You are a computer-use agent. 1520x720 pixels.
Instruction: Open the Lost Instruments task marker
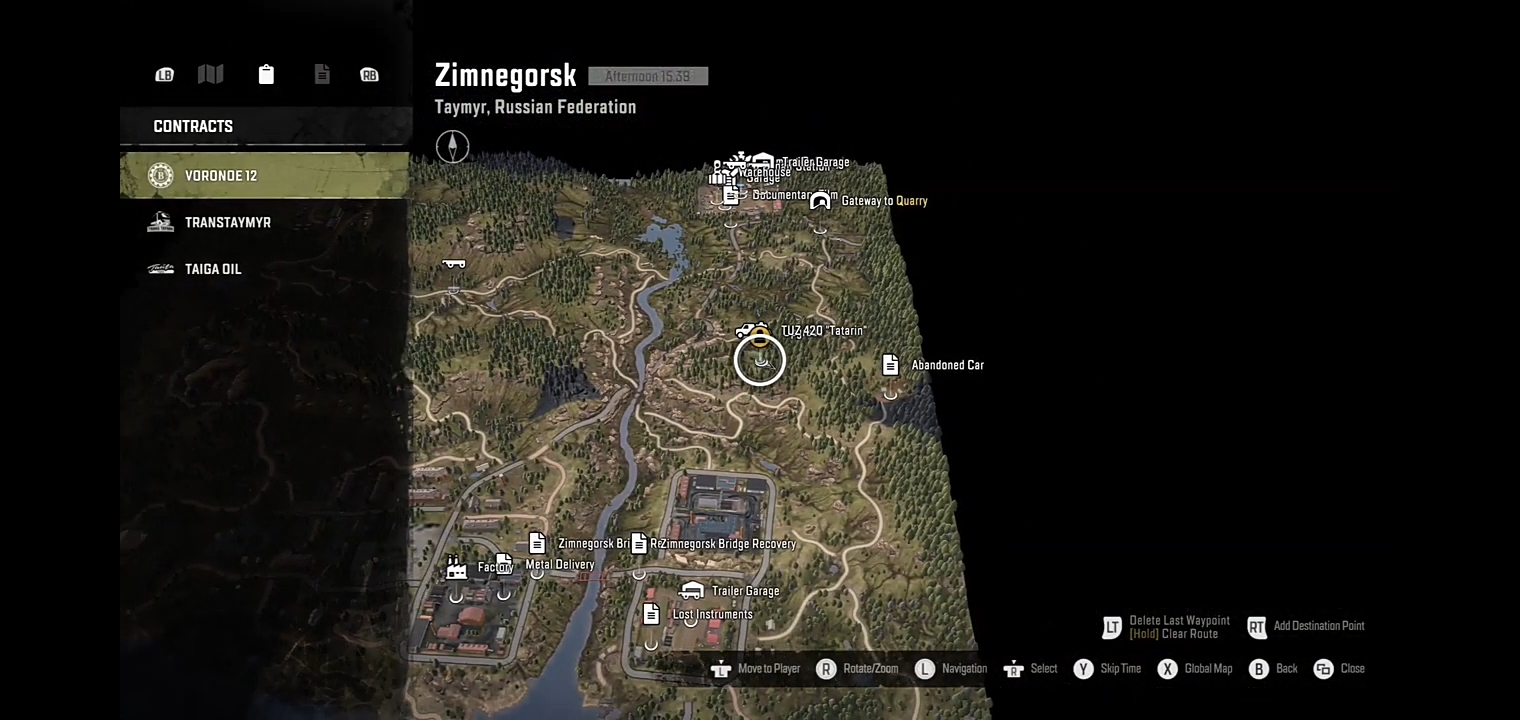651,614
